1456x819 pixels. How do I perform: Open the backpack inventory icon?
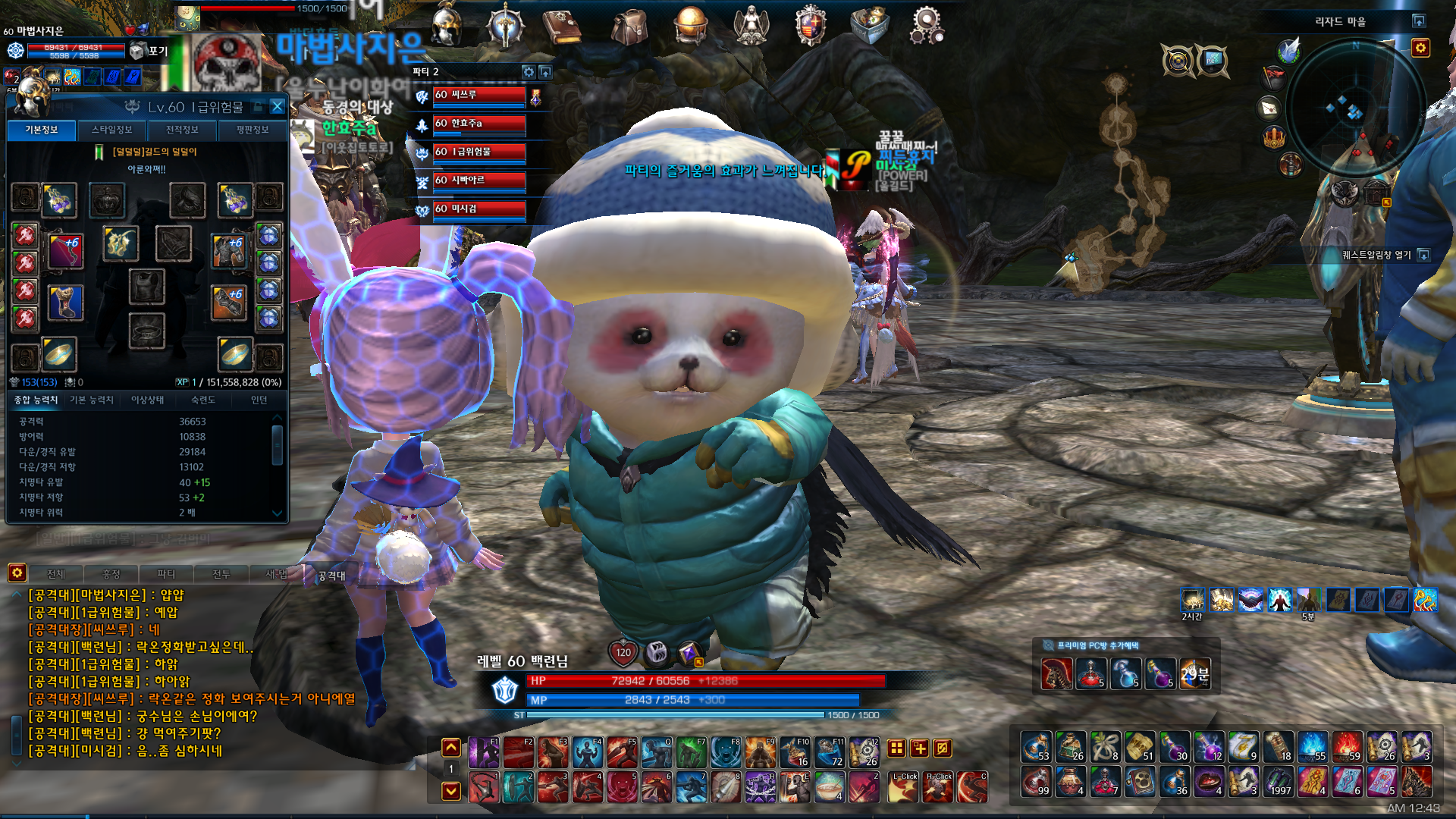(629, 27)
